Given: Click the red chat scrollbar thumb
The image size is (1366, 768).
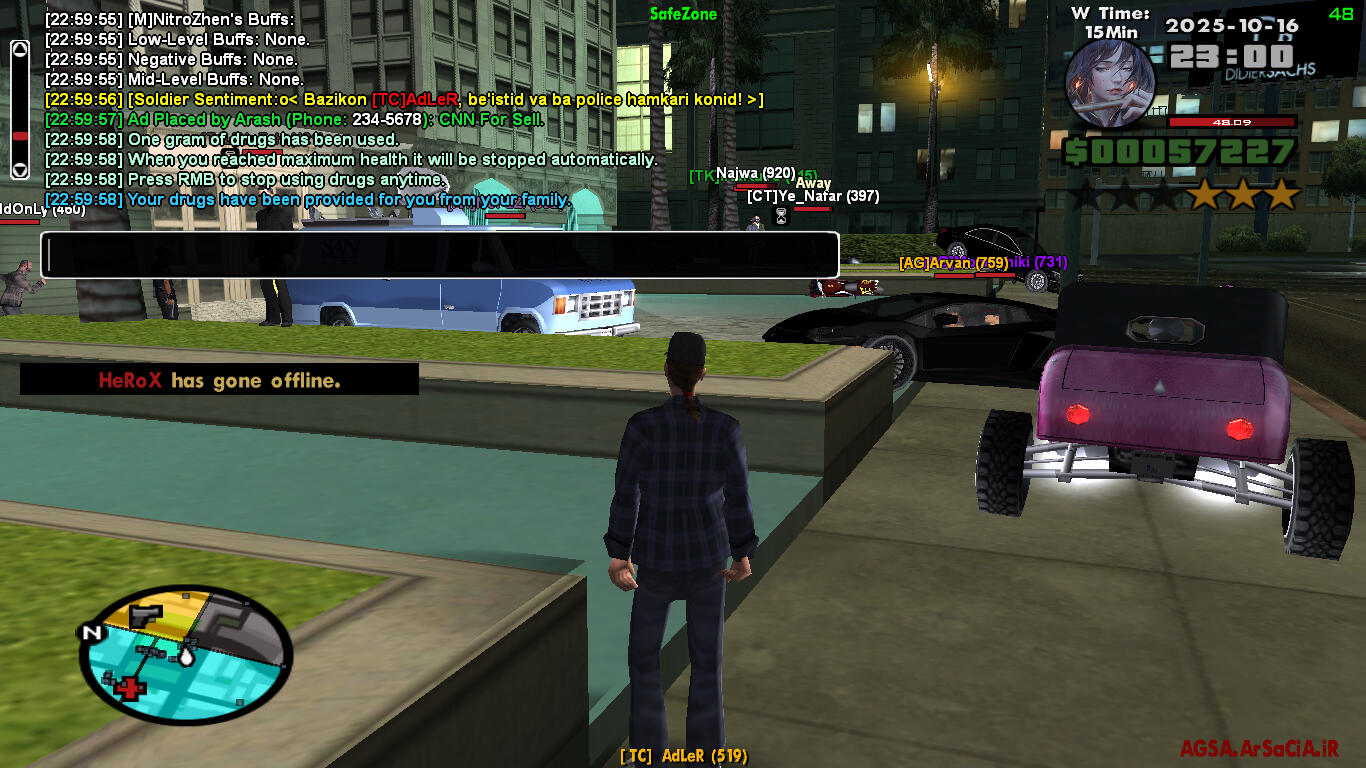Looking at the screenshot, I should 19,136.
